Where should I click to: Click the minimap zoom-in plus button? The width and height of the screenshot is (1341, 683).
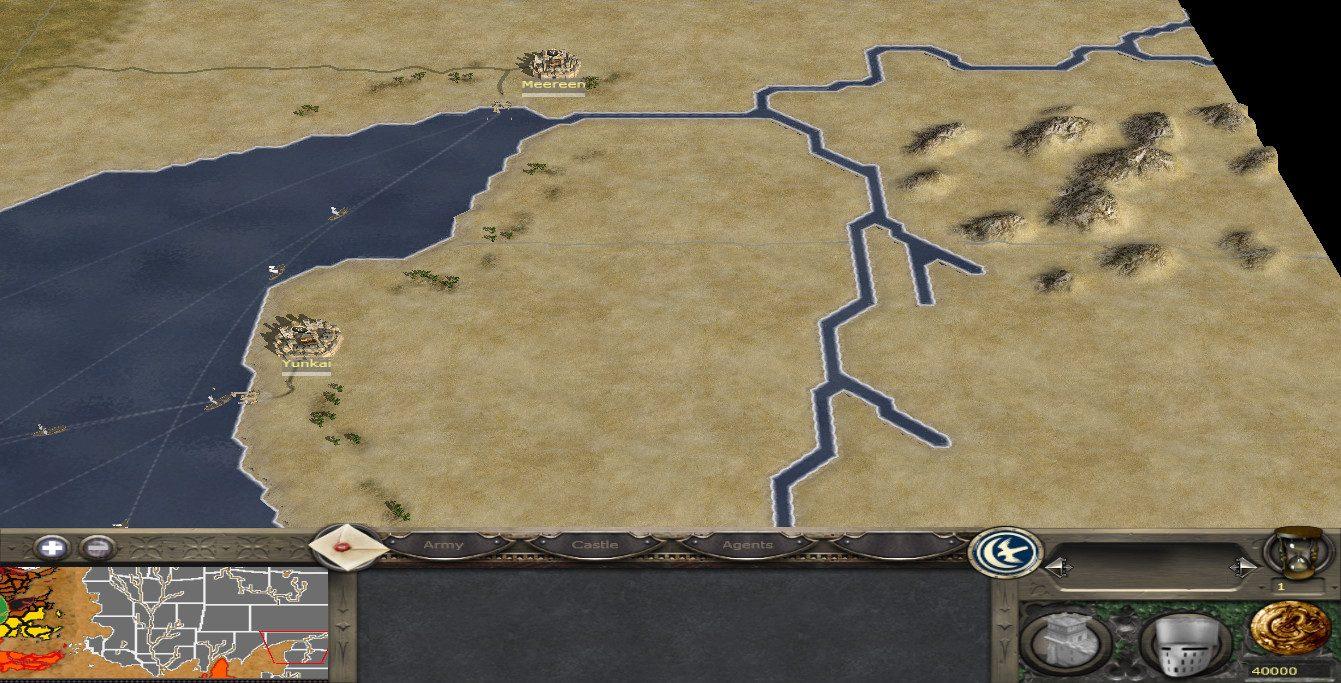tap(52, 548)
